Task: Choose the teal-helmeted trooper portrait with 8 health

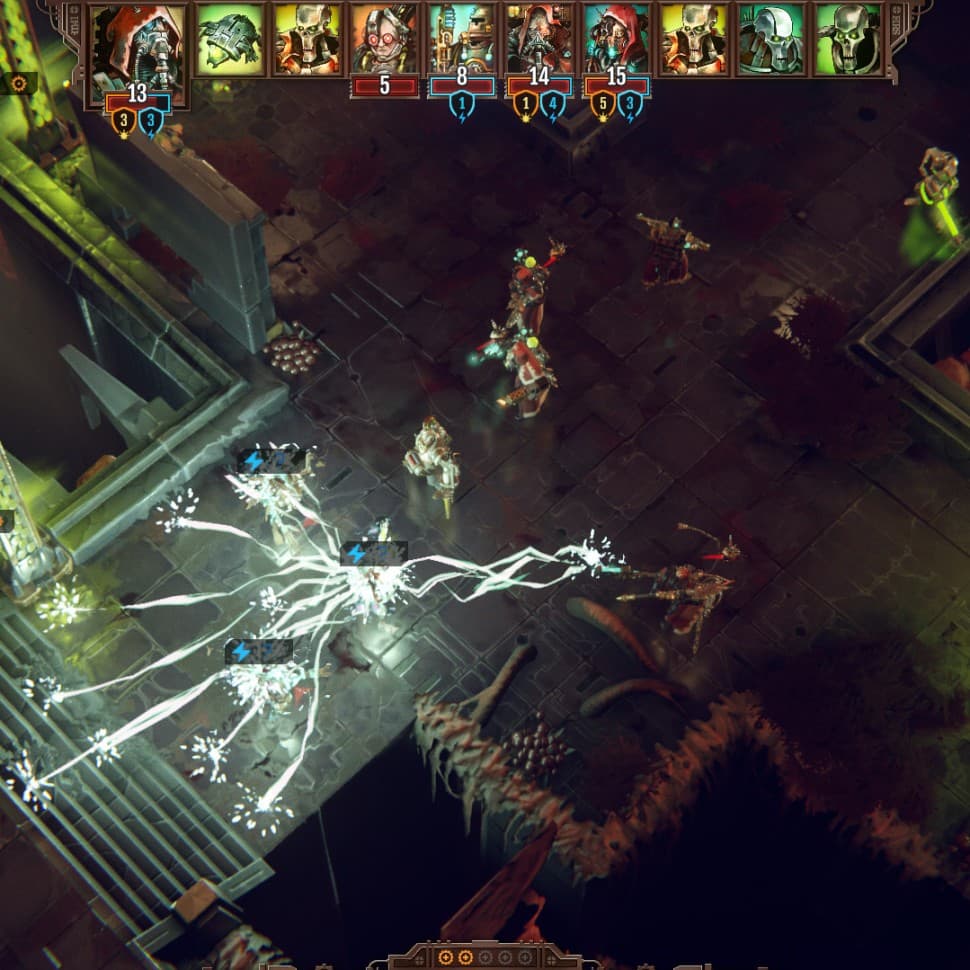Action: pyautogui.click(x=462, y=40)
